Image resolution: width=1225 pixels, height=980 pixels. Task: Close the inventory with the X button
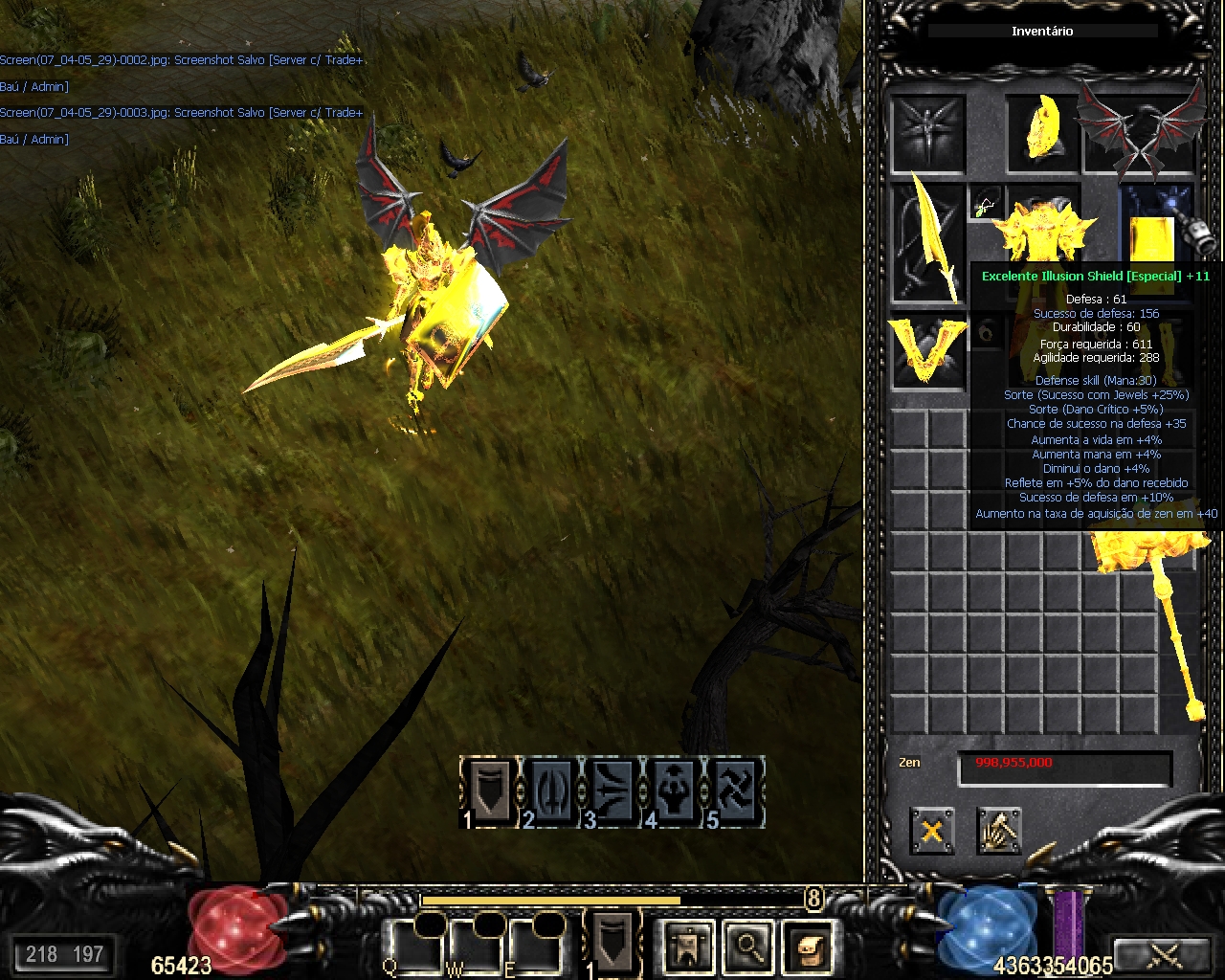[x=931, y=830]
